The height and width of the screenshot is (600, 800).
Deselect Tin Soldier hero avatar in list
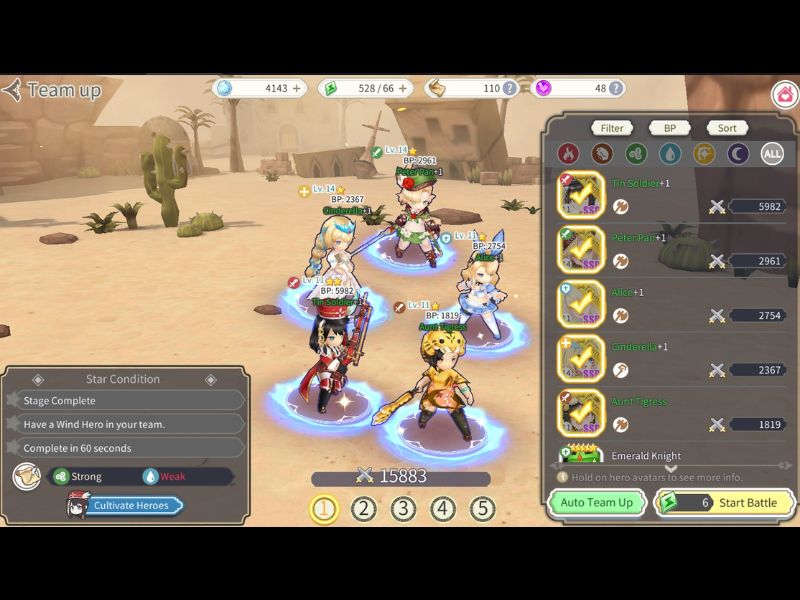pos(581,195)
